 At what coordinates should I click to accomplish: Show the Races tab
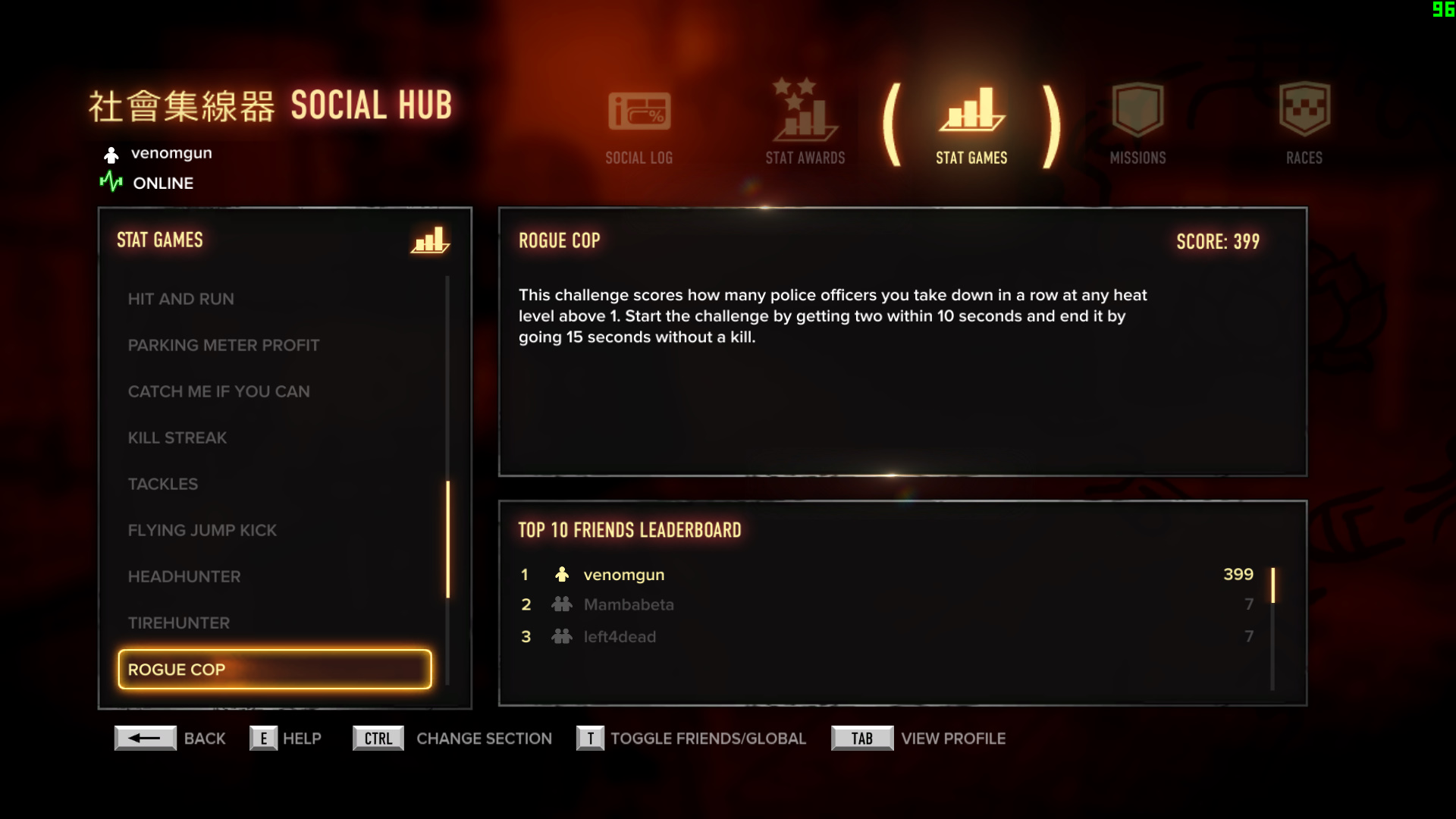pos(1304,124)
